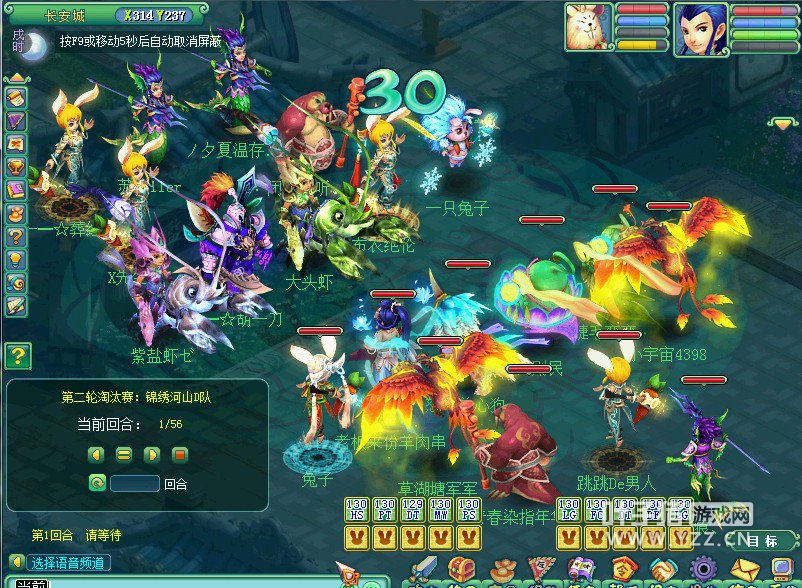Image resolution: width=802 pixels, height=588 pixels.
Task: Open the large green question mark help
Action: [18, 355]
